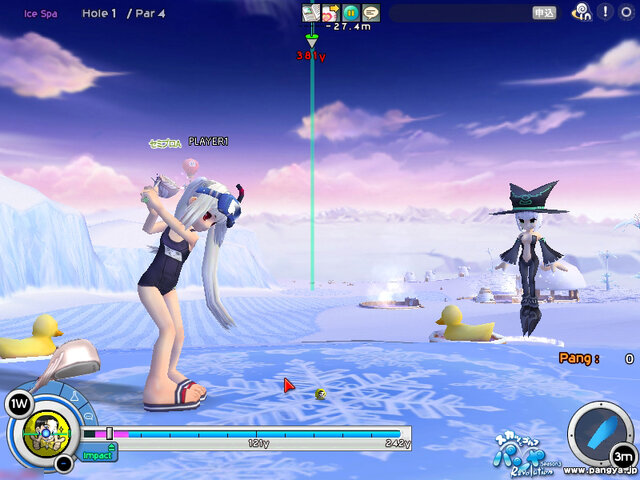This screenshot has width=640, height=480.
Task: Select the 1W club indicator
Action: coord(18,403)
